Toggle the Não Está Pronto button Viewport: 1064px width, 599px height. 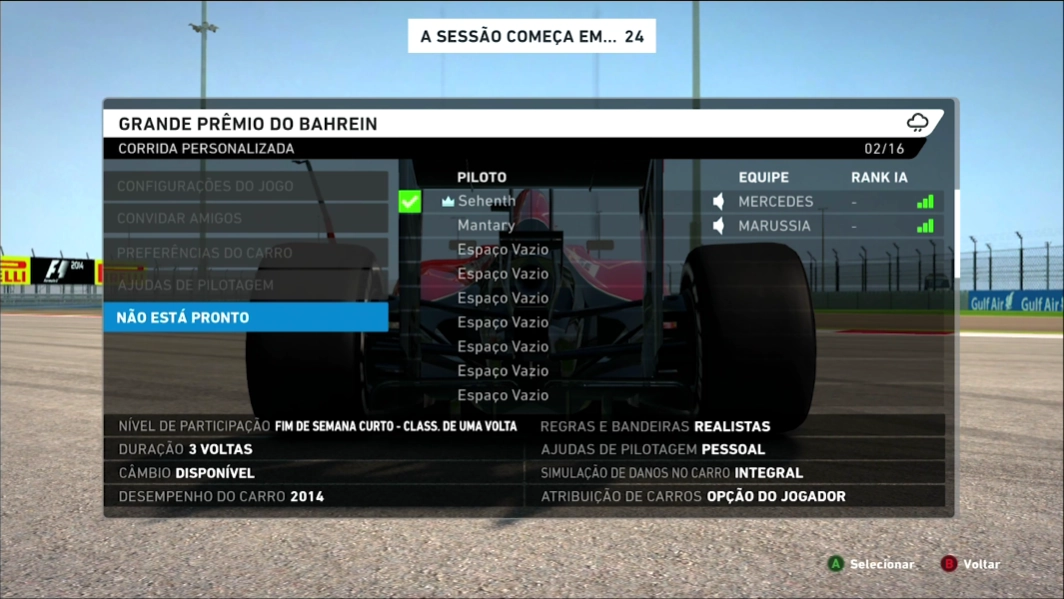click(245, 317)
